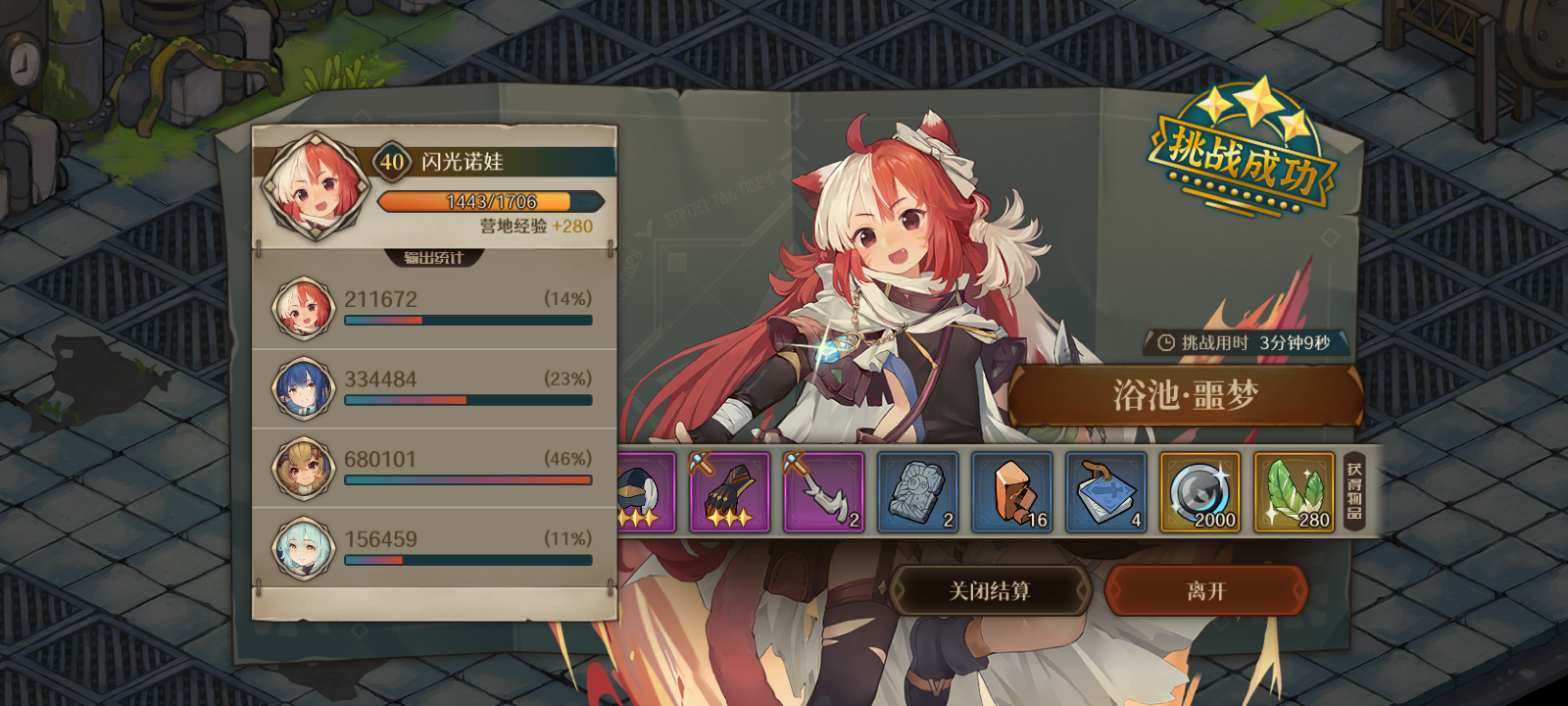1568x706 pixels.
Task: Leave the stage with the 离开 button
Action: point(1206,590)
